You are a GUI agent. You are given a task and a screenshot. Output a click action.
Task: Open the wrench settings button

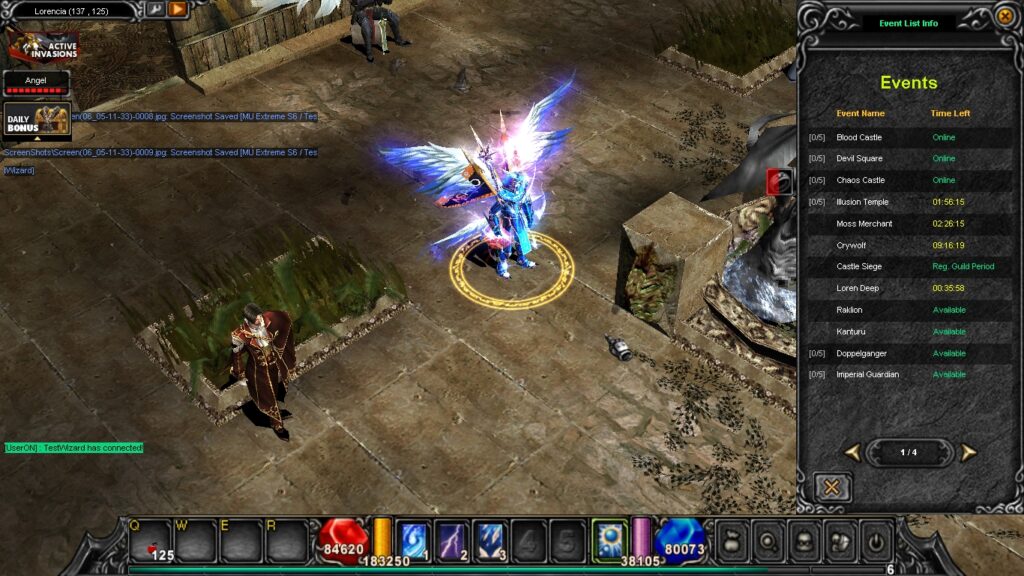(x=155, y=10)
